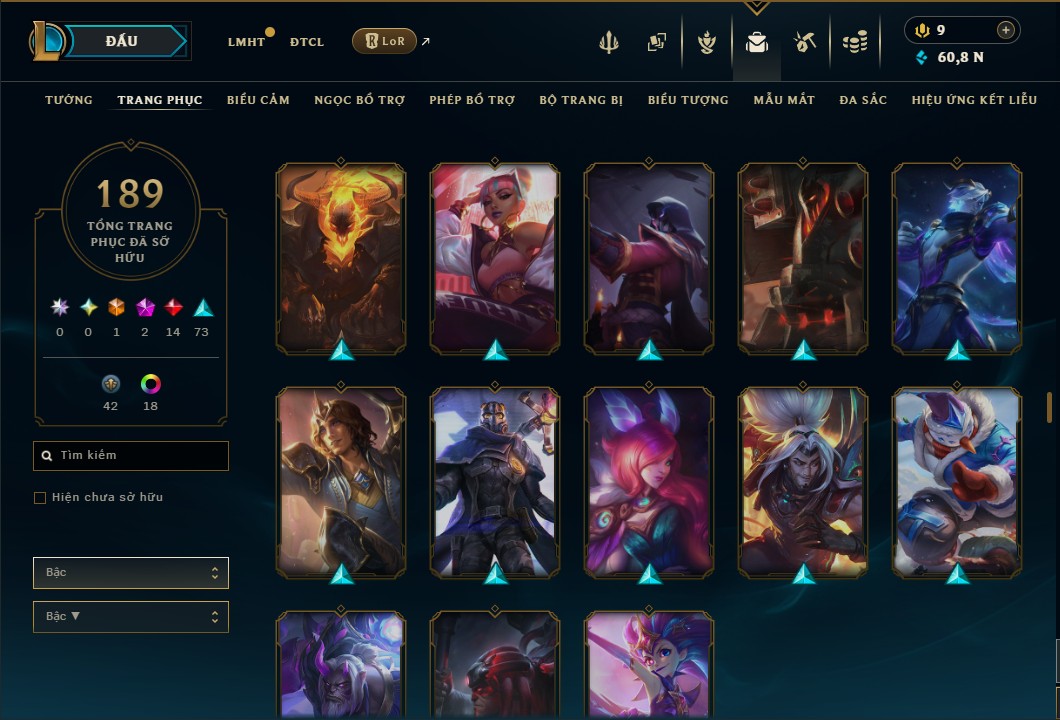Click the Tìm kiếm search field

coord(131,456)
